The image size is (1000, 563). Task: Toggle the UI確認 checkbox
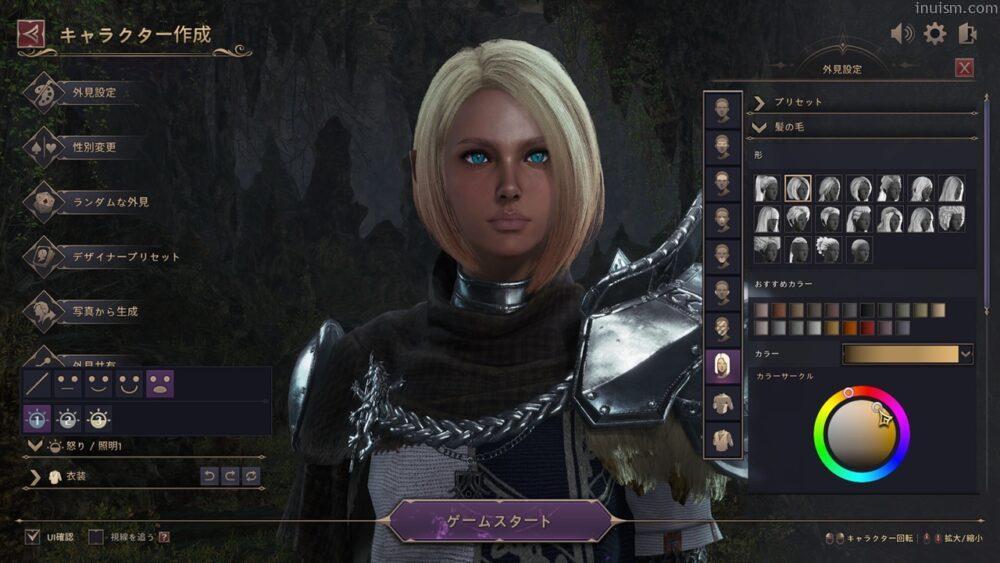coord(33,537)
